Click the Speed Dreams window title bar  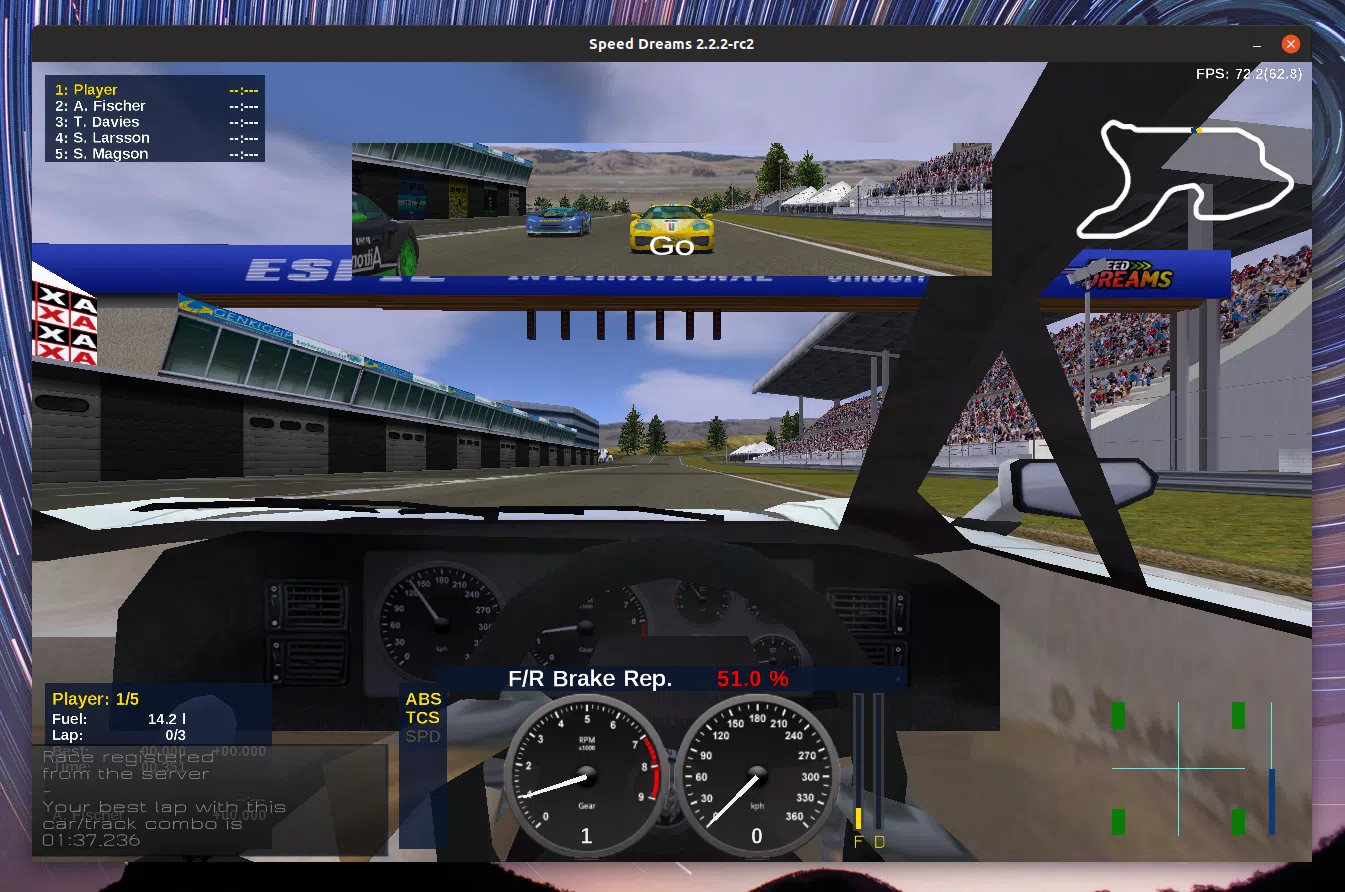[670, 43]
